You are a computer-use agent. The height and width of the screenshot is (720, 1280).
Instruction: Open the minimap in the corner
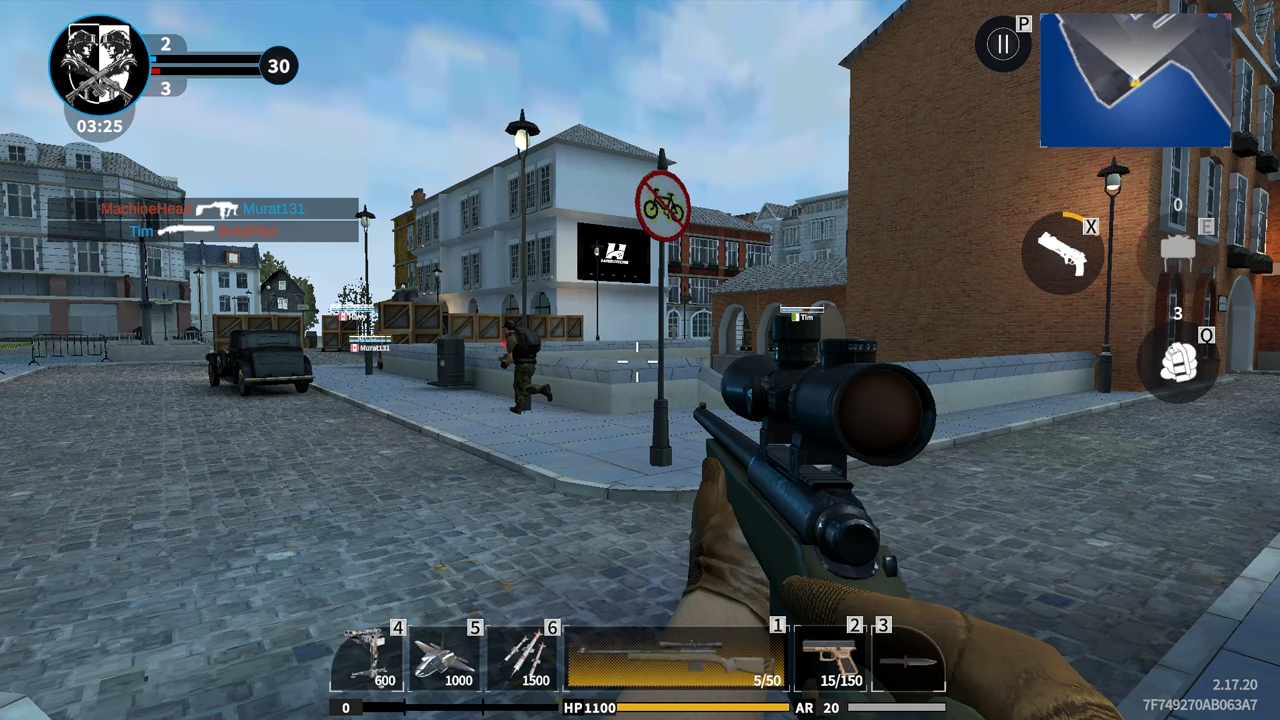point(1135,80)
